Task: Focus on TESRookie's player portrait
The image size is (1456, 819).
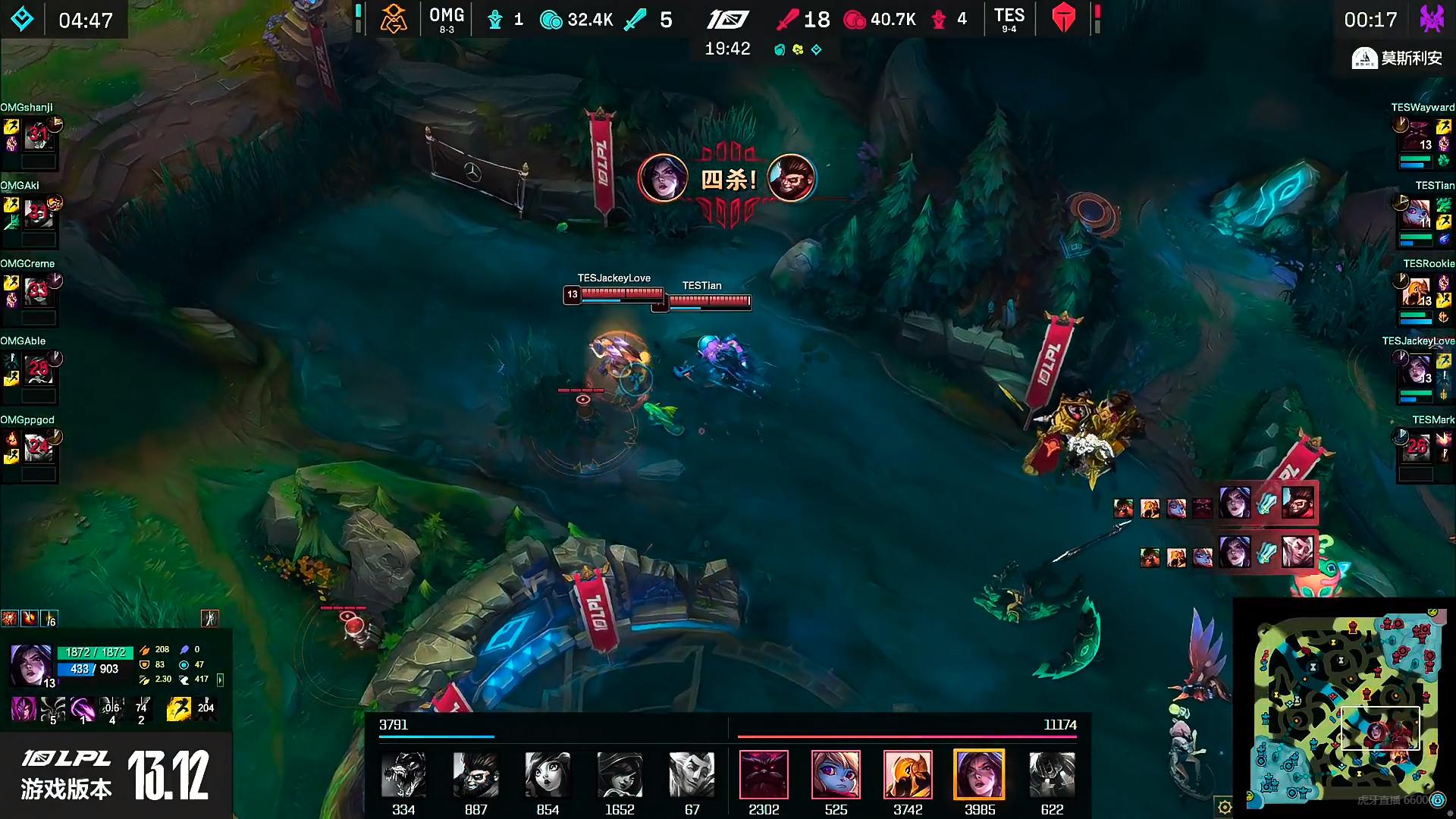Action: [1416, 291]
